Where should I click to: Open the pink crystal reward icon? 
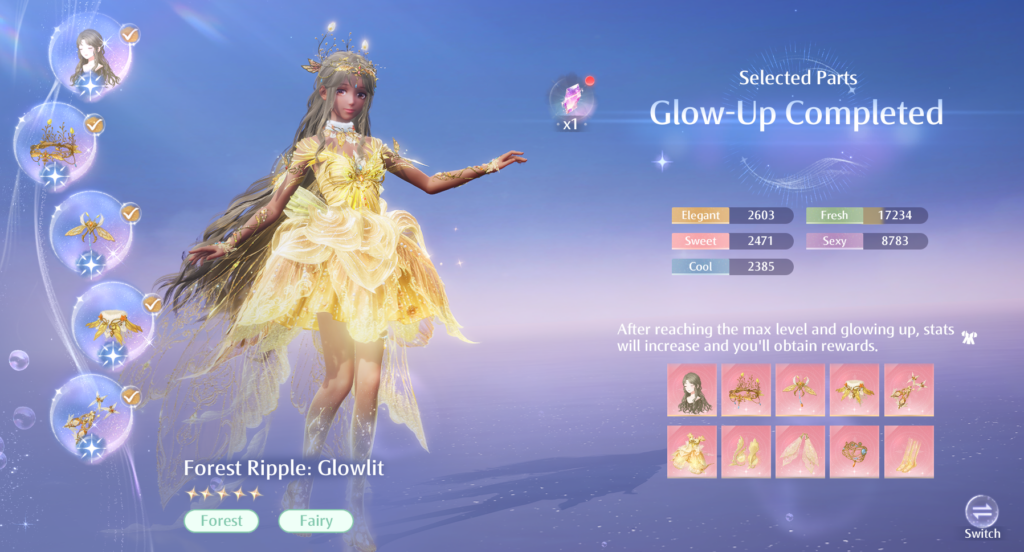573,101
